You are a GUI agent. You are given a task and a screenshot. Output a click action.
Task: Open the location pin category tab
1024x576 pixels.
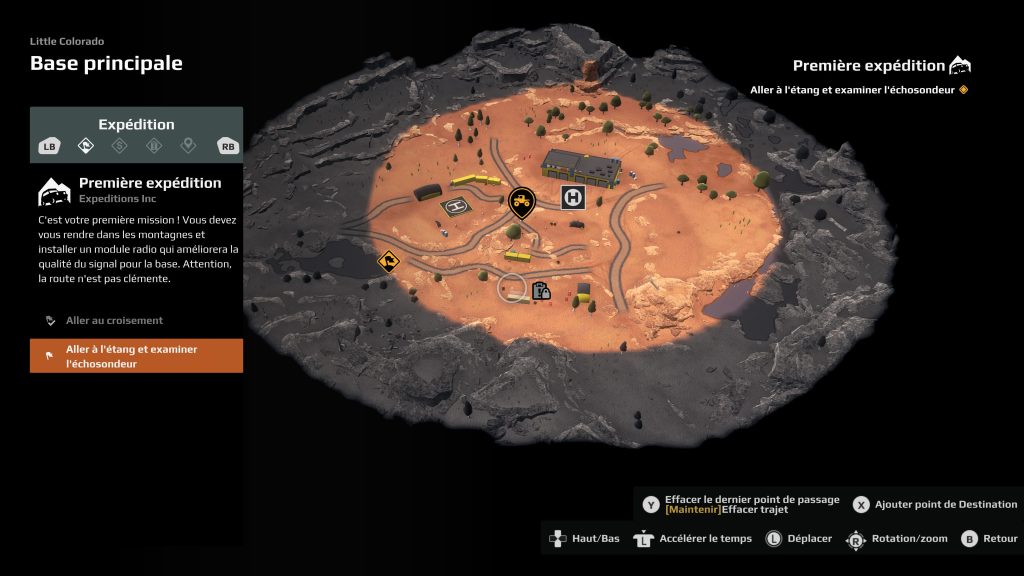(187, 146)
